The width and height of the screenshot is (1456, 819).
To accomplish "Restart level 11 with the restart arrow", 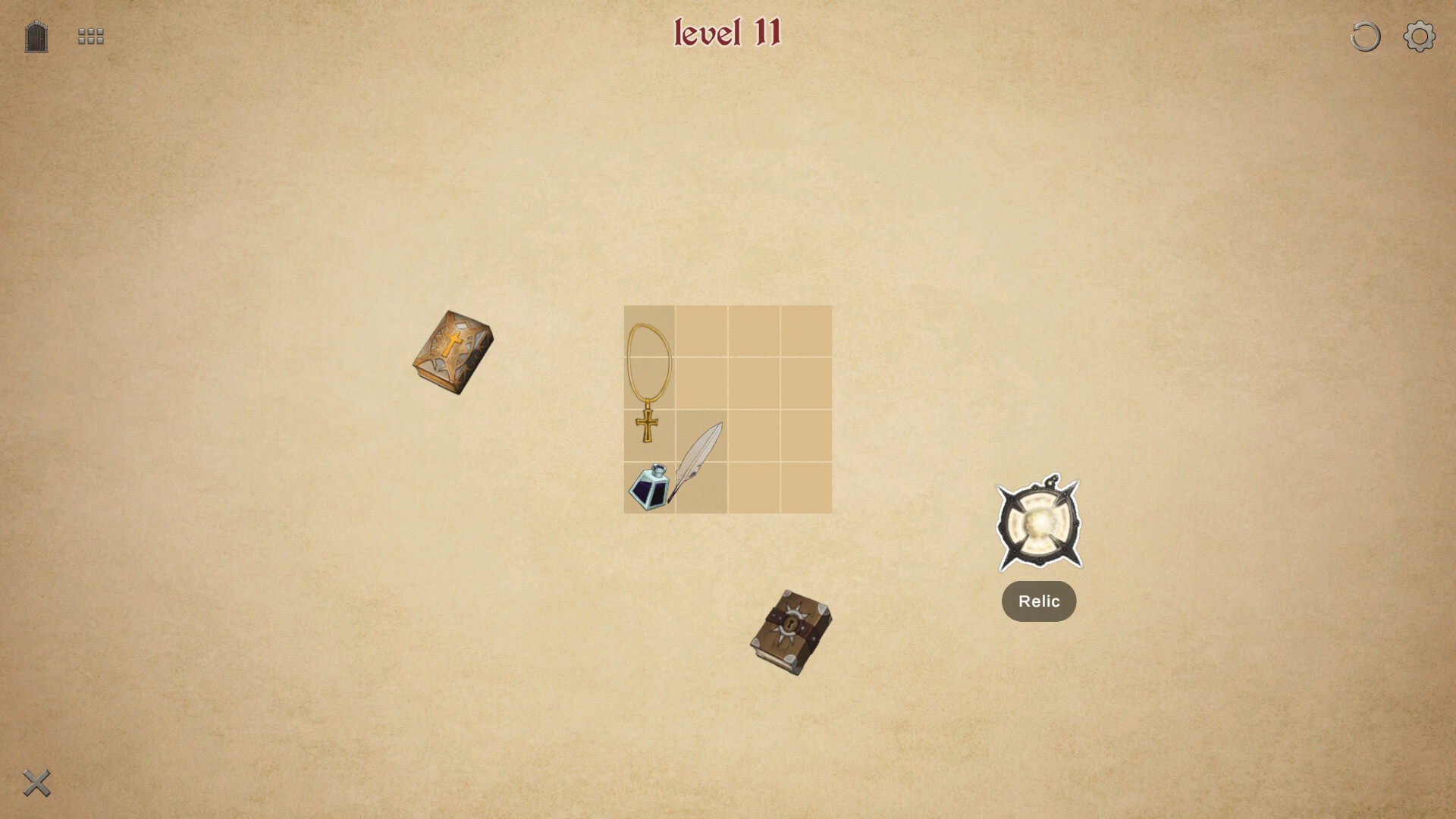I will click(x=1364, y=36).
